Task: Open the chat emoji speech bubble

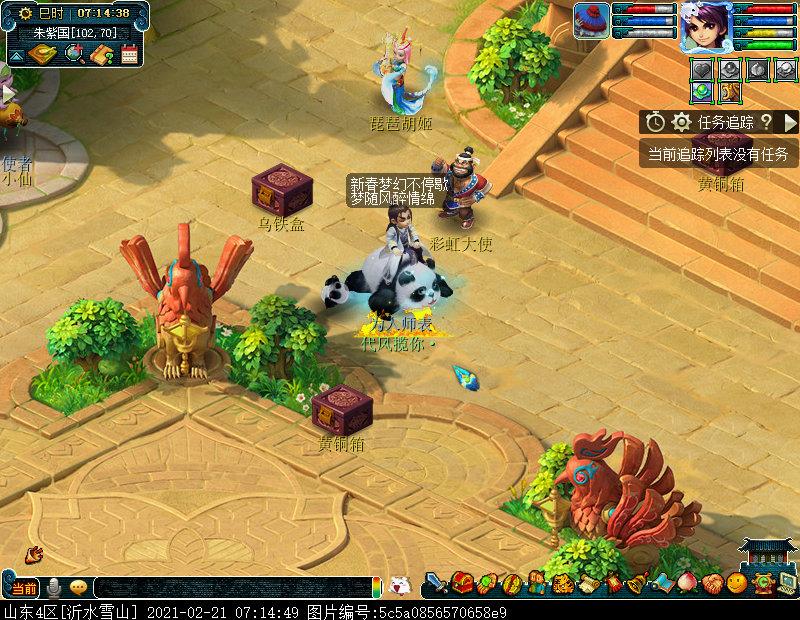Action: (x=78, y=588)
